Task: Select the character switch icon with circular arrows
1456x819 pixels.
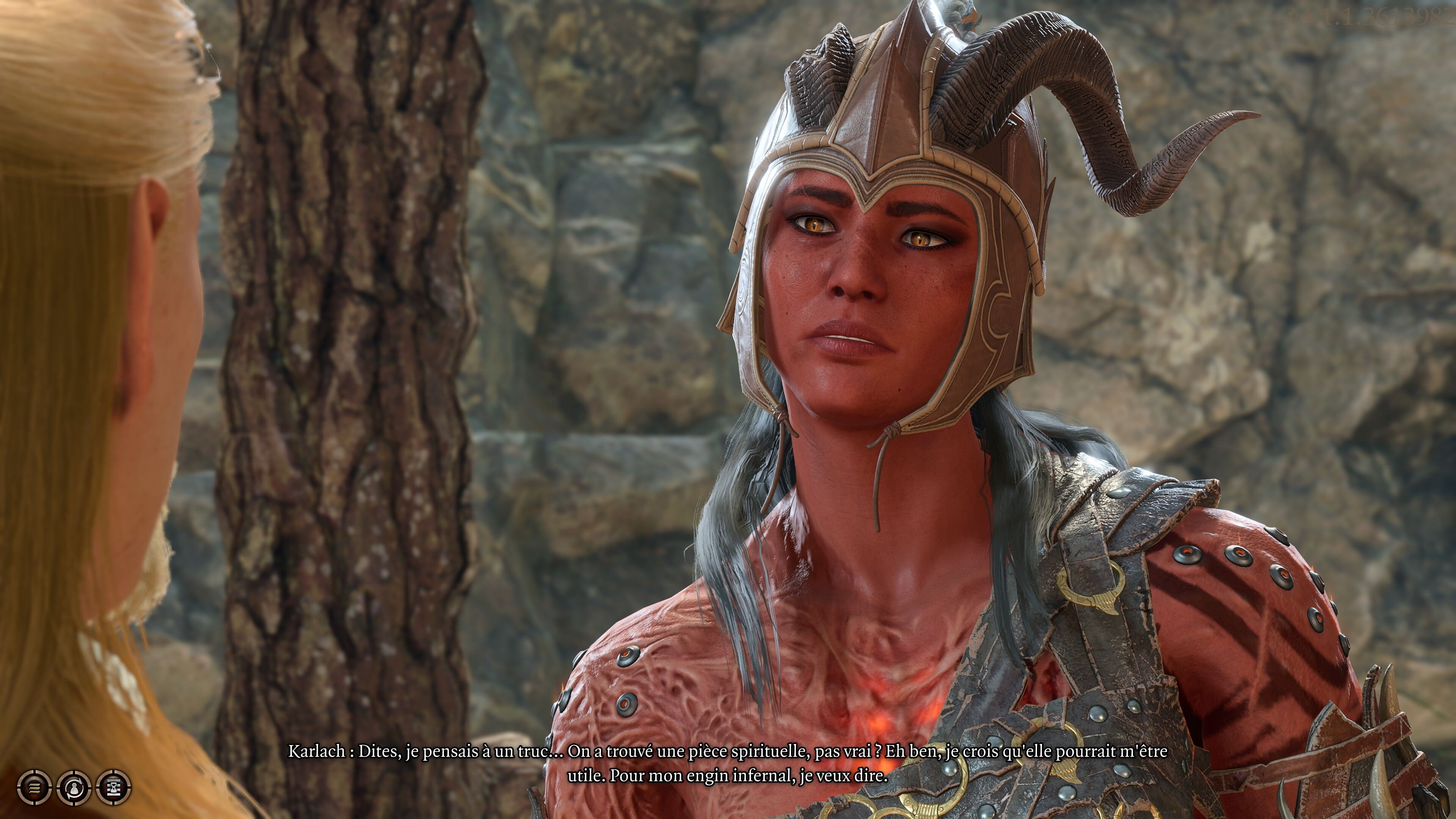Action: (74, 788)
